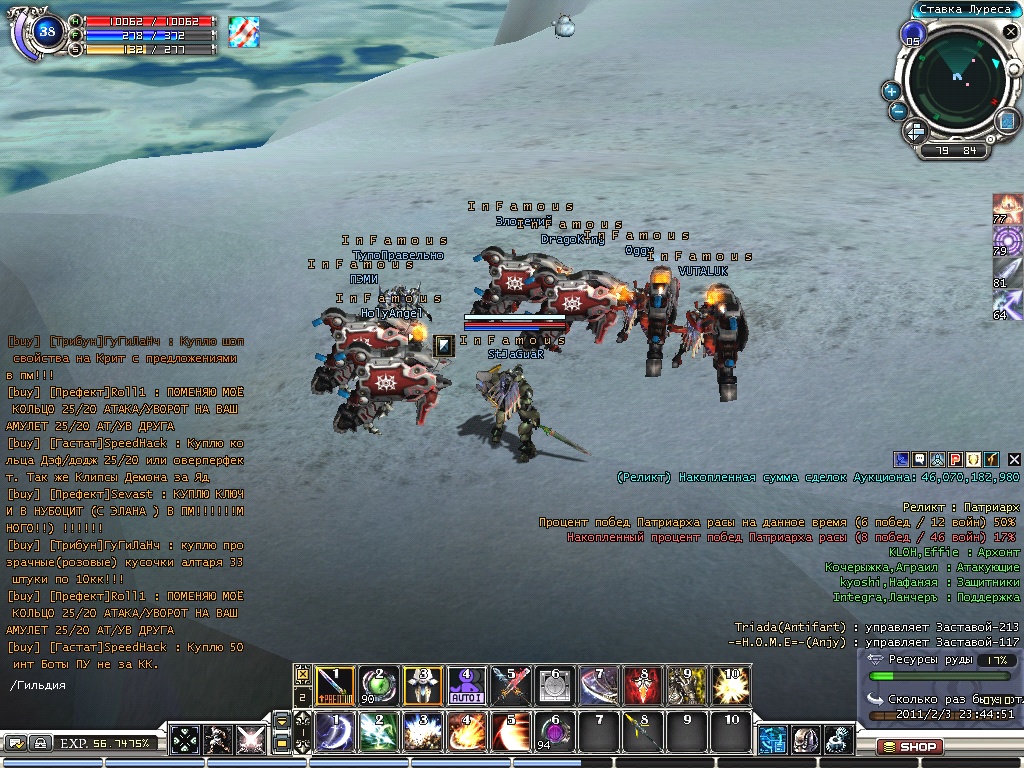This screenshot has height=768, width=1024.
Task: Activate the yellow burst skill in upper slot 10
Action: [x=730, y=685]
